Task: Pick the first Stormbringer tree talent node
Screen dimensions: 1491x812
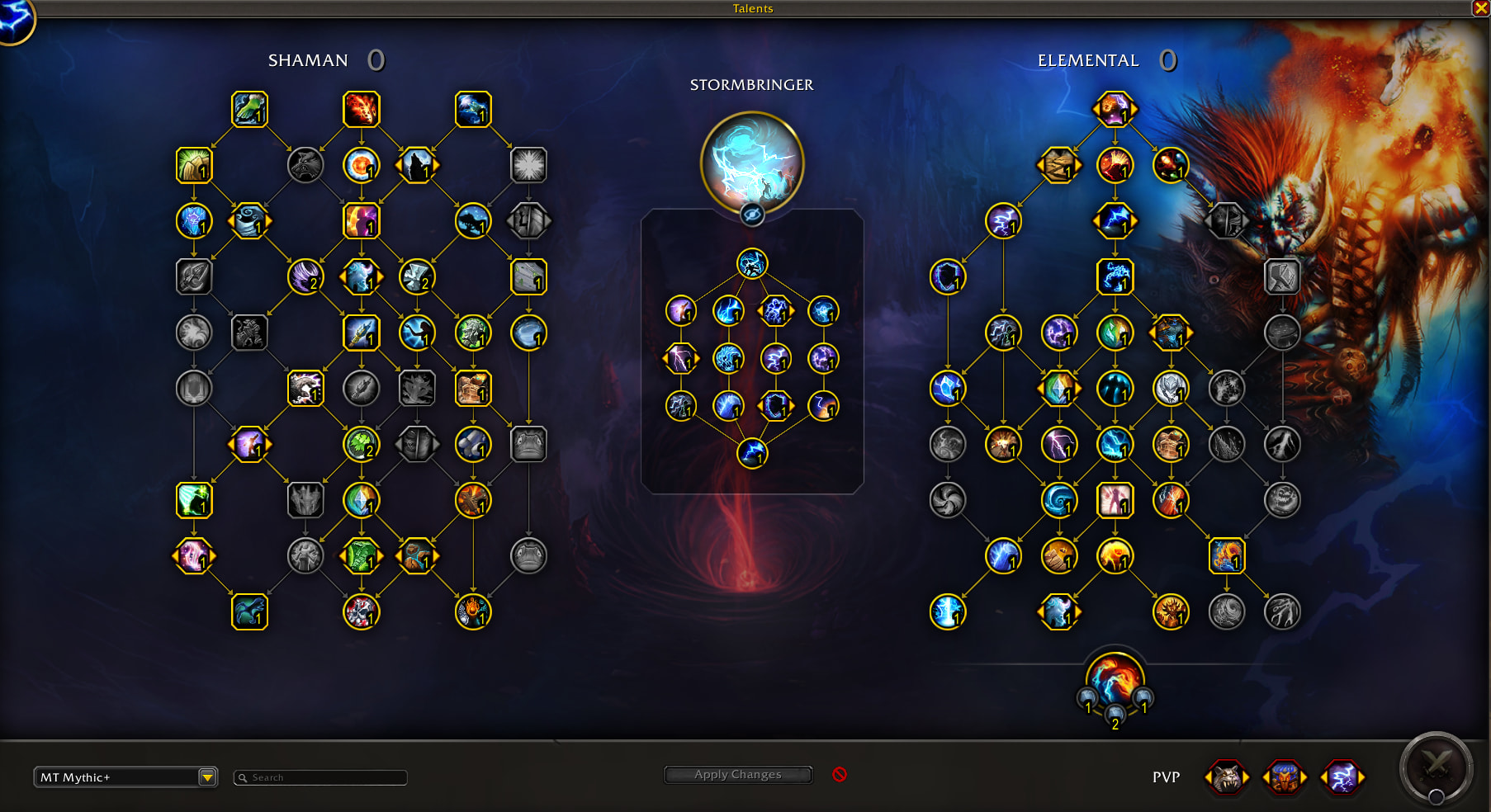Action: (x=751, y=264)
